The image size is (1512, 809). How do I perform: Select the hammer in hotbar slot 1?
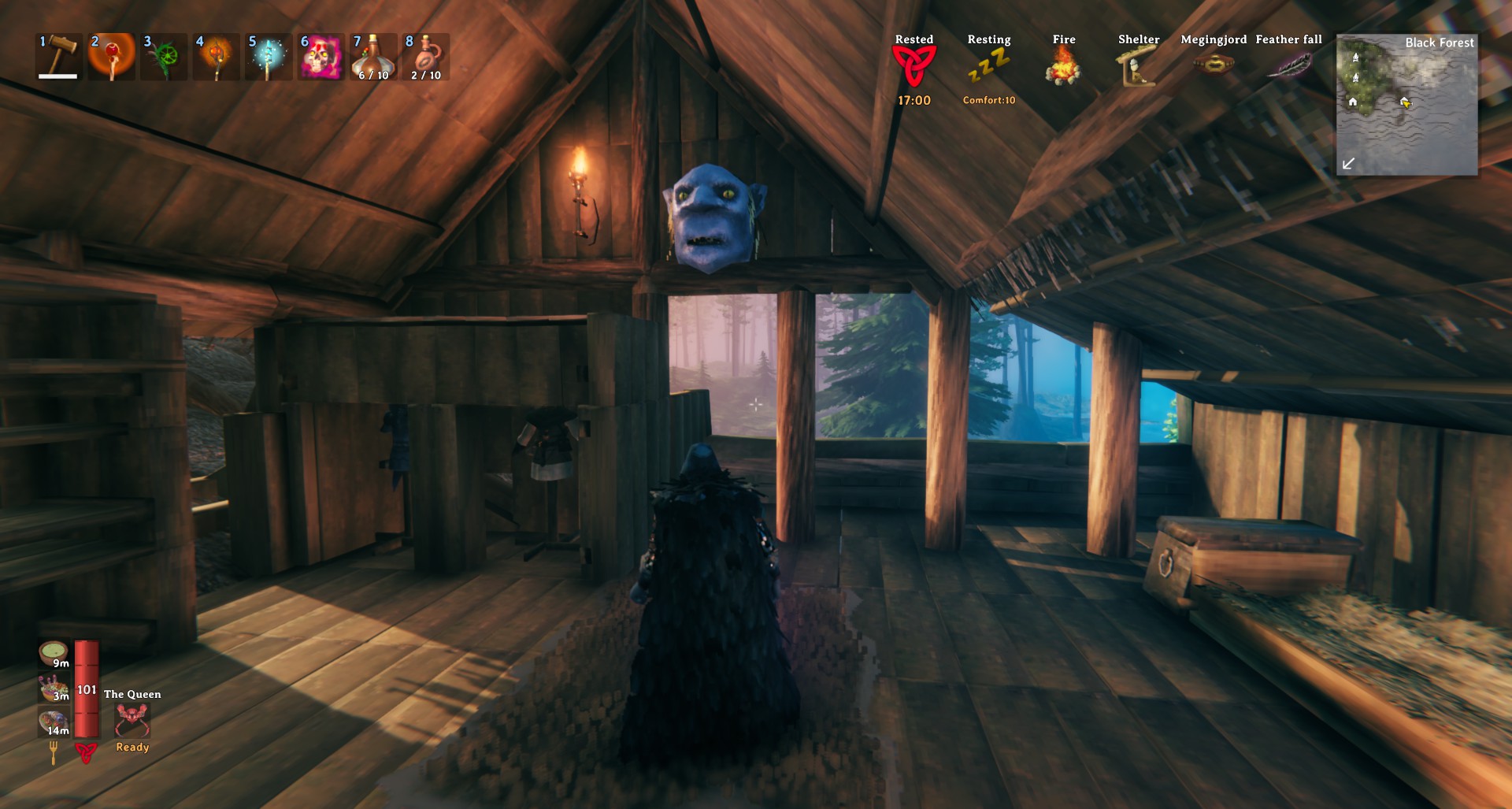coord(60,56)
